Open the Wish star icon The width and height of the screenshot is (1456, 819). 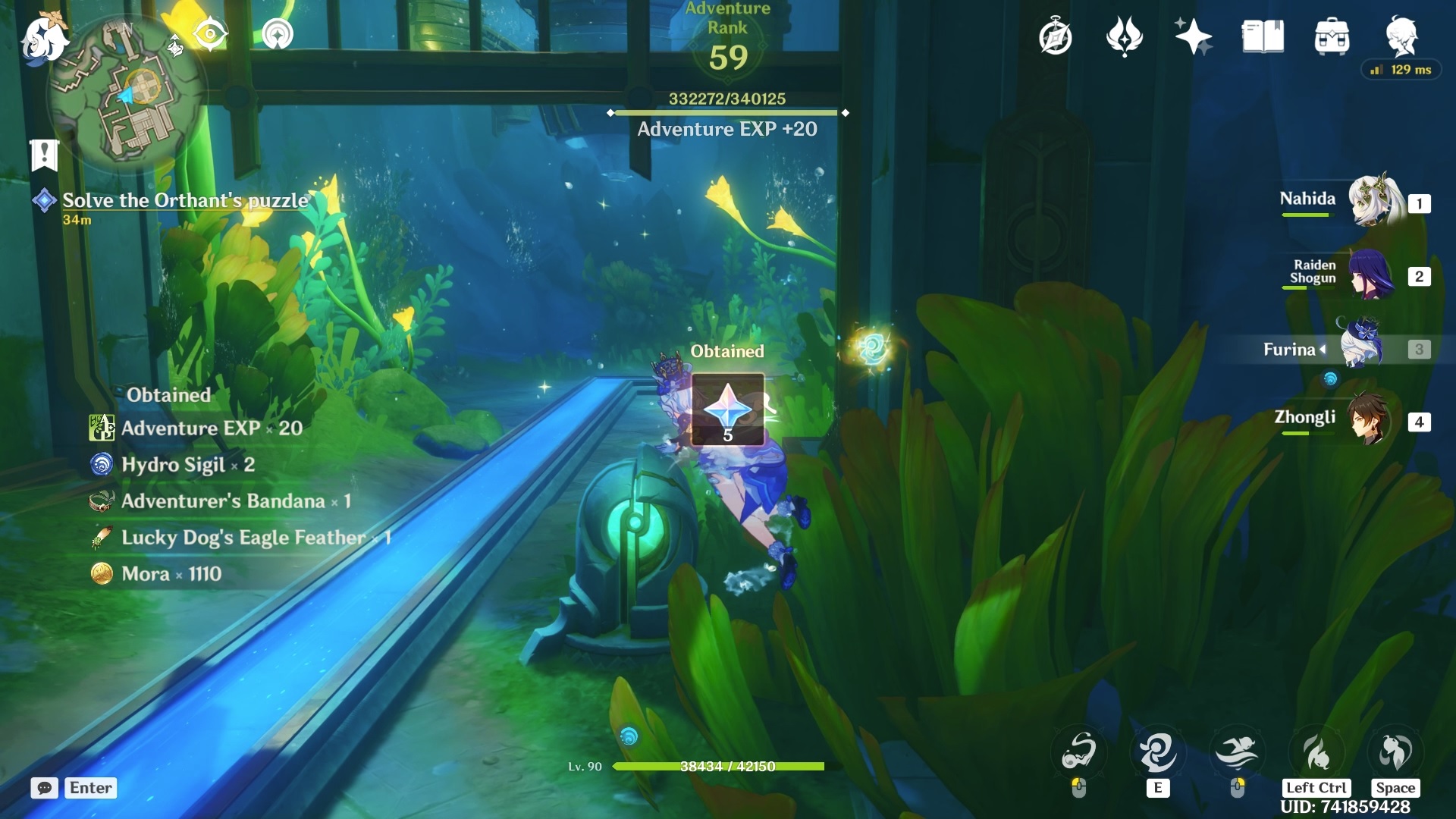(x=1193, y=36)
